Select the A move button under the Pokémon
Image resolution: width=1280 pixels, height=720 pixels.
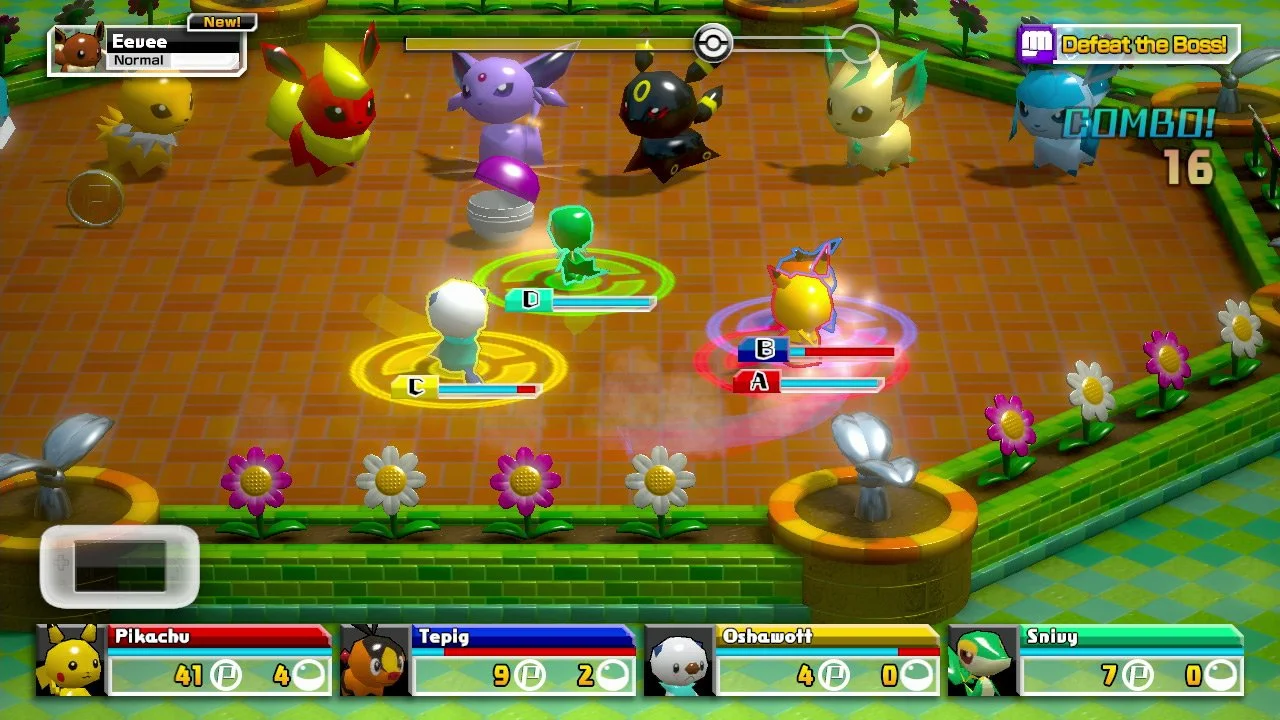(x=760, y=382)
